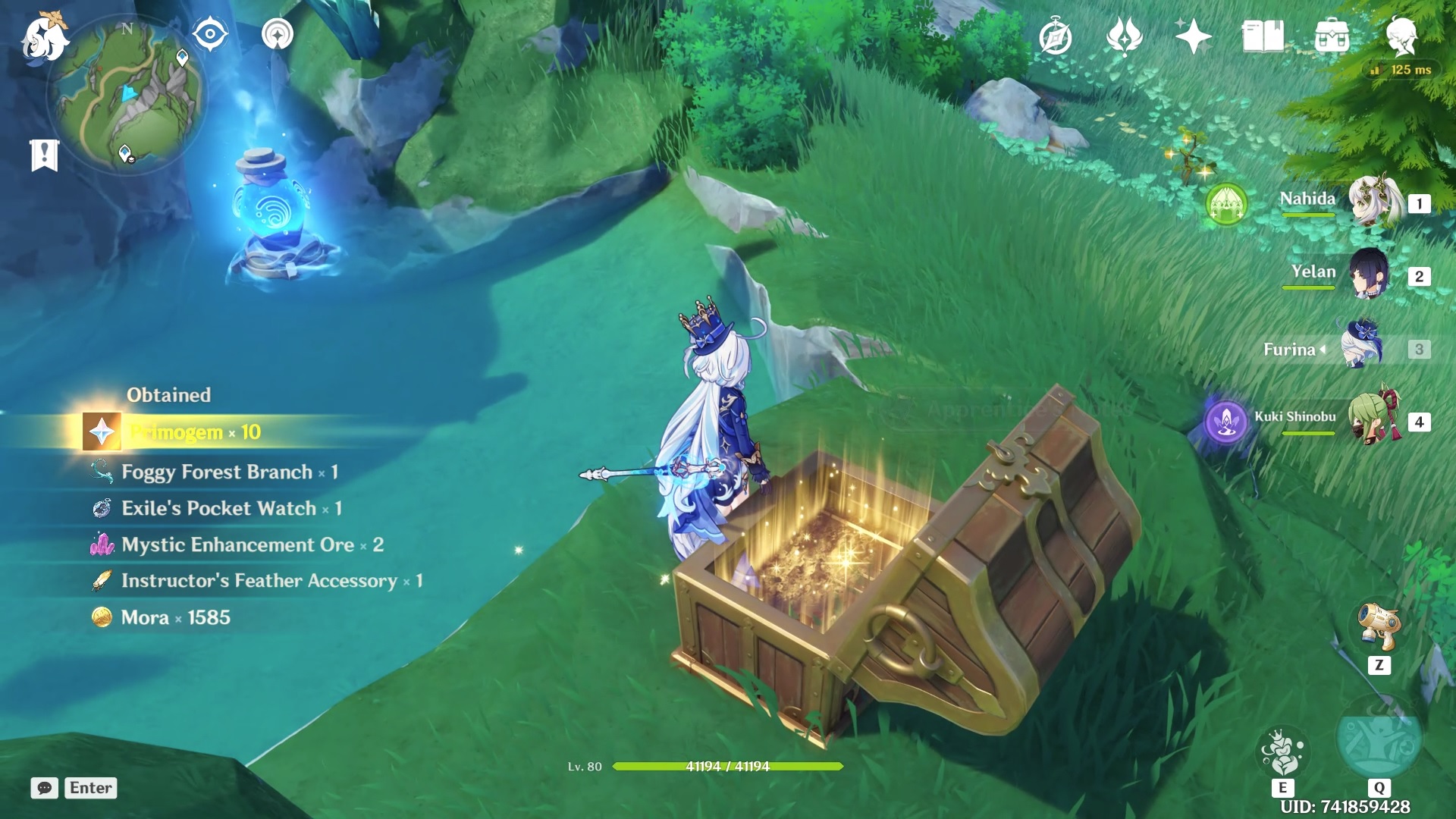Image resolution: width=1456 pixels, height=819 pixels.
Task: Switch to party member Yelan
Action: (1370, 275)
